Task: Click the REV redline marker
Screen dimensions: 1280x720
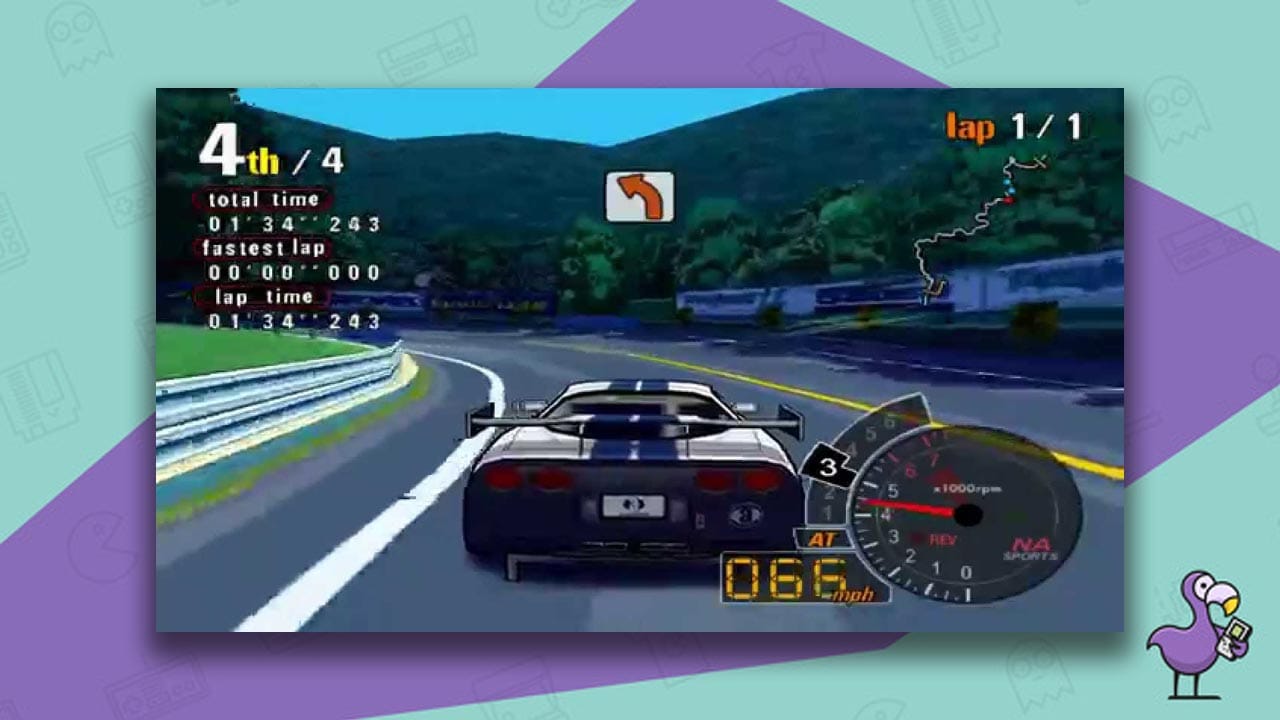Action: pos(944,538)
